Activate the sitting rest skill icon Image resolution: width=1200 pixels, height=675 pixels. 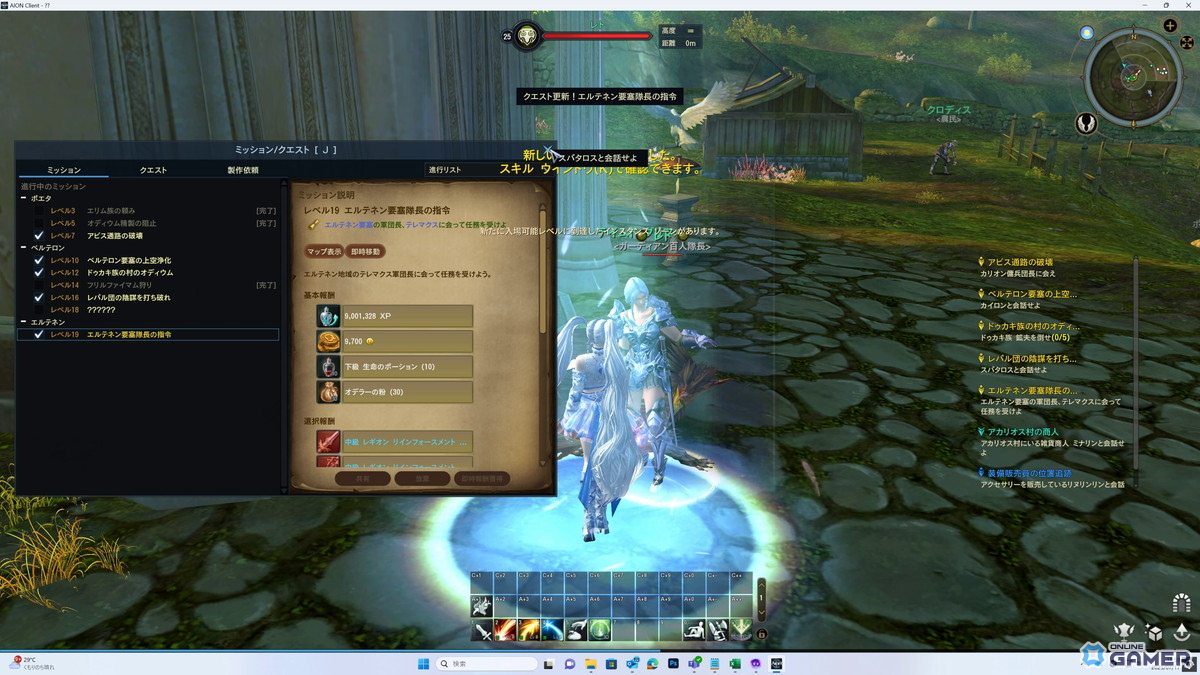(693, 630)
